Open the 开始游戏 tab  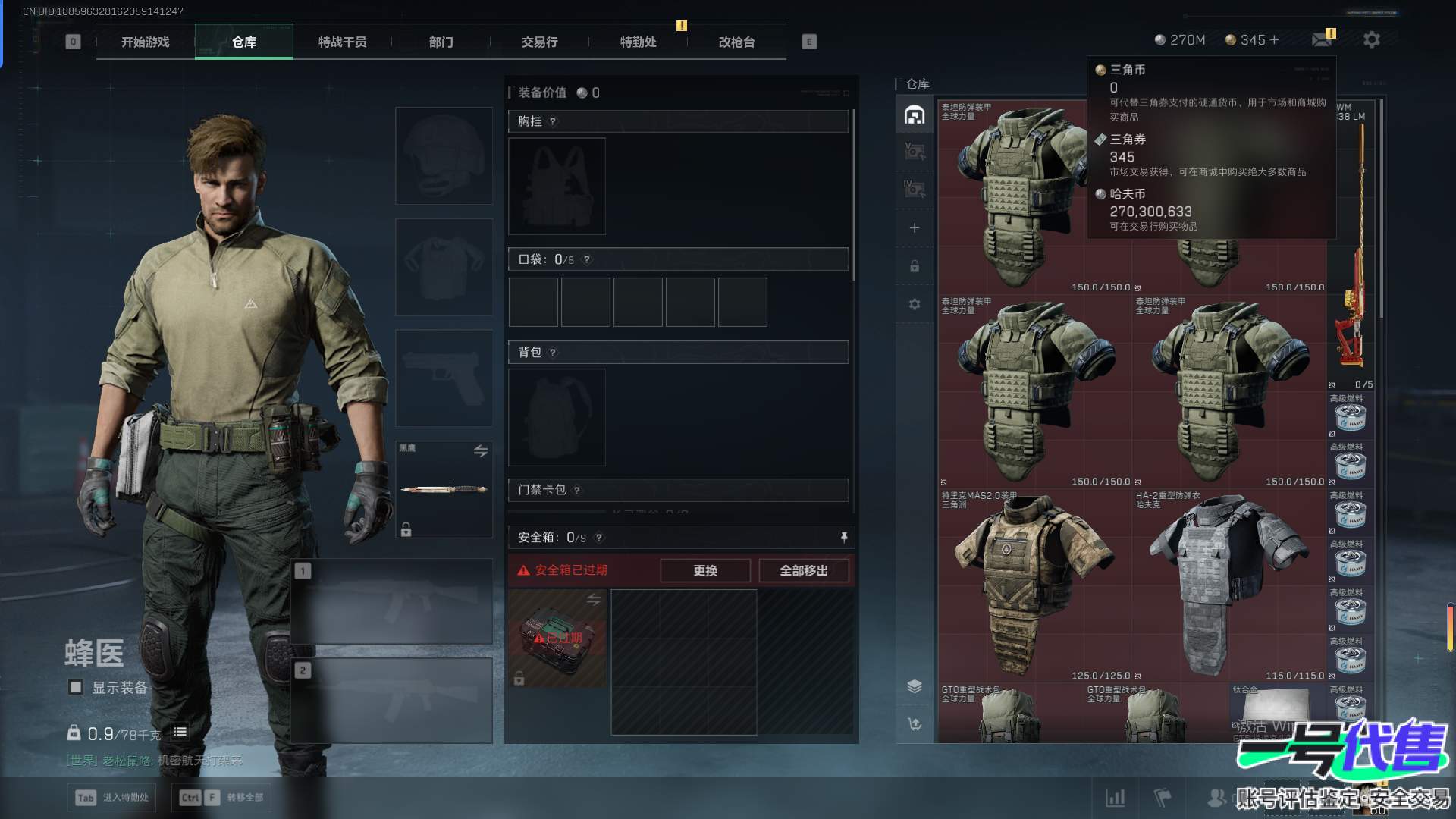tap(146, 42)
